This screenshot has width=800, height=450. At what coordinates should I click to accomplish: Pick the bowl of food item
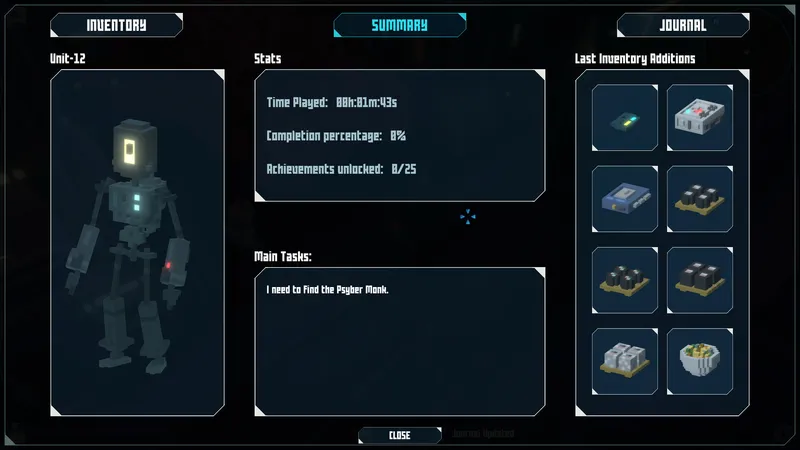(700, 361)
